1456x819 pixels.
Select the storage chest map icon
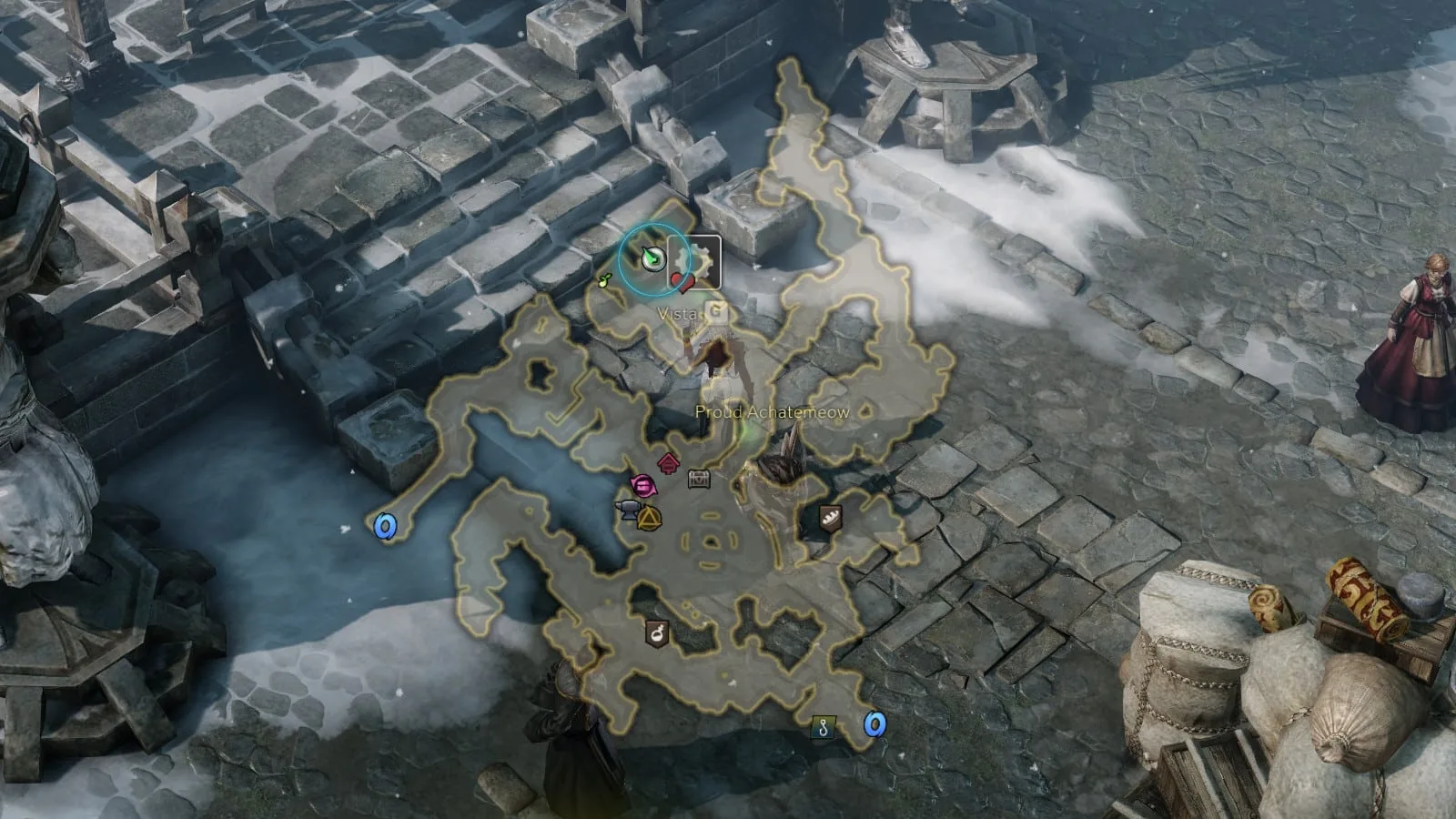pos(699,479)
